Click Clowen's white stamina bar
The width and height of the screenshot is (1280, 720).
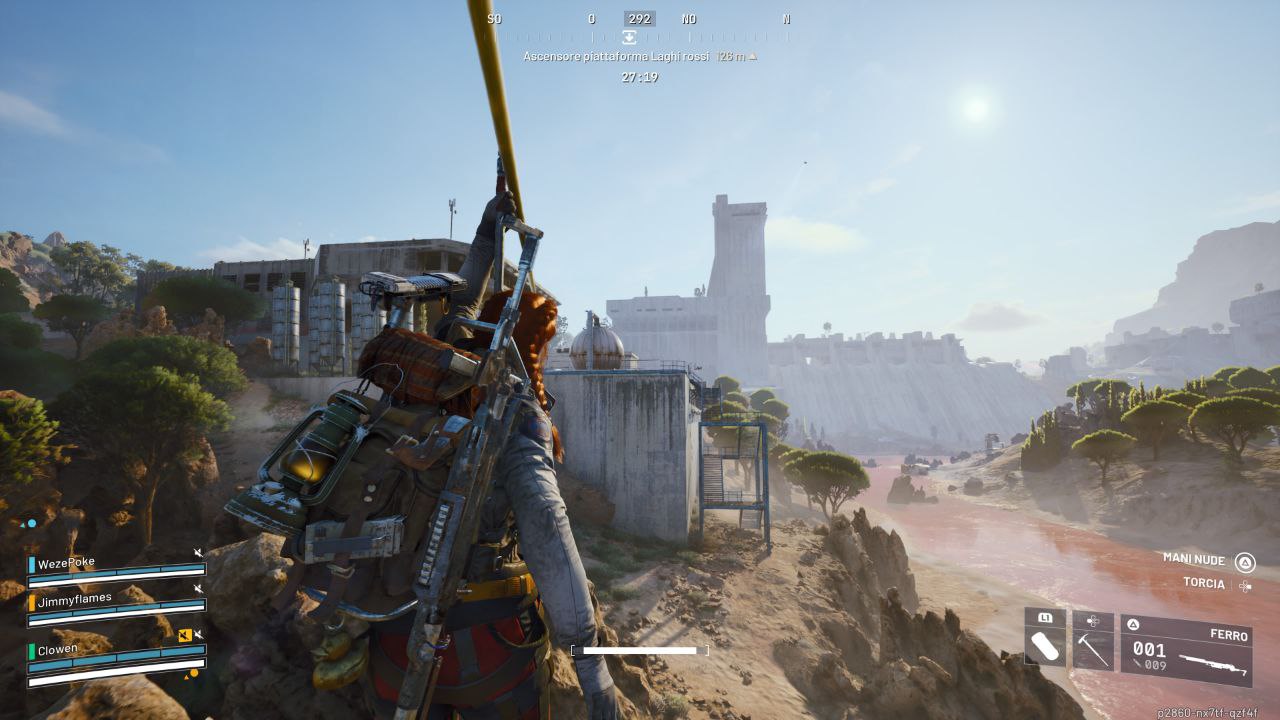coord(118,680)
